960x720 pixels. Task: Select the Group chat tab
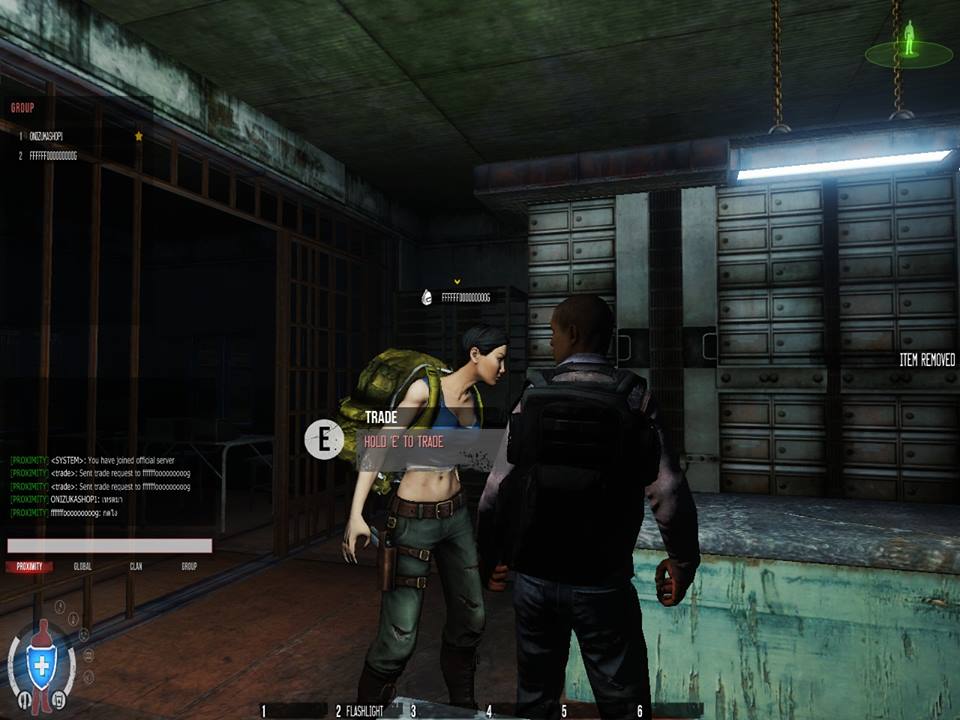[x=189, y=567]
